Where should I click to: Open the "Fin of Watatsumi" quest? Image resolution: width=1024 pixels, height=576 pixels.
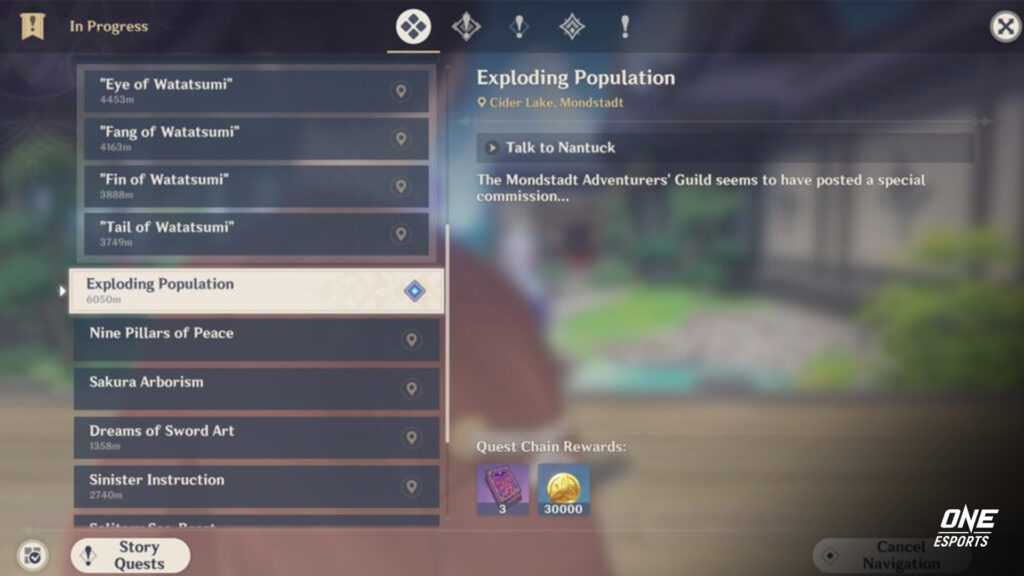[x=257, y=186]
